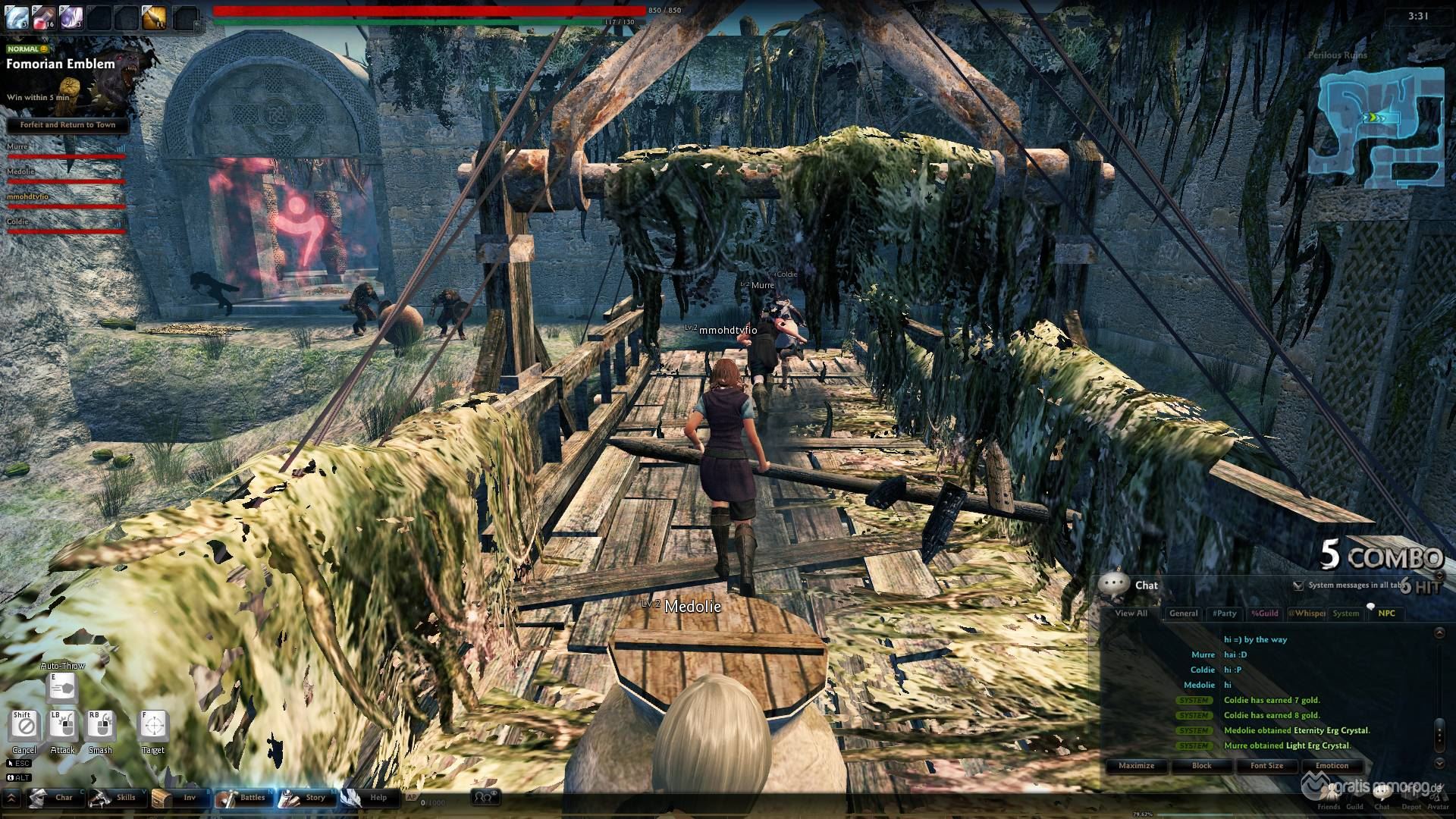This screenshot has width=1456, height=819.
Task: Show the NPC chat tab
Action: pyautogui.click(x=1386, y=613)
